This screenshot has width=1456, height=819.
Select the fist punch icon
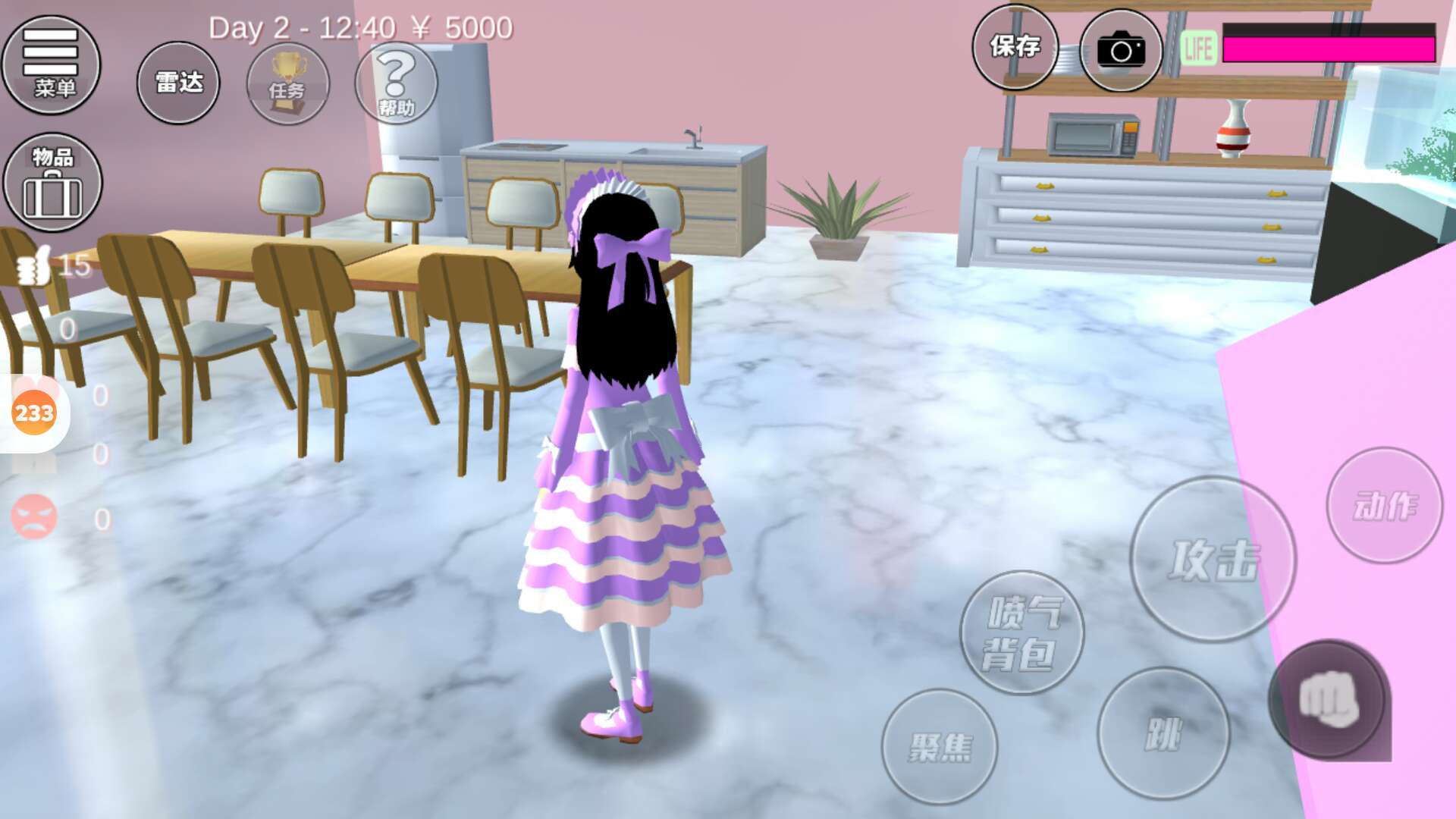point(1328,700)
